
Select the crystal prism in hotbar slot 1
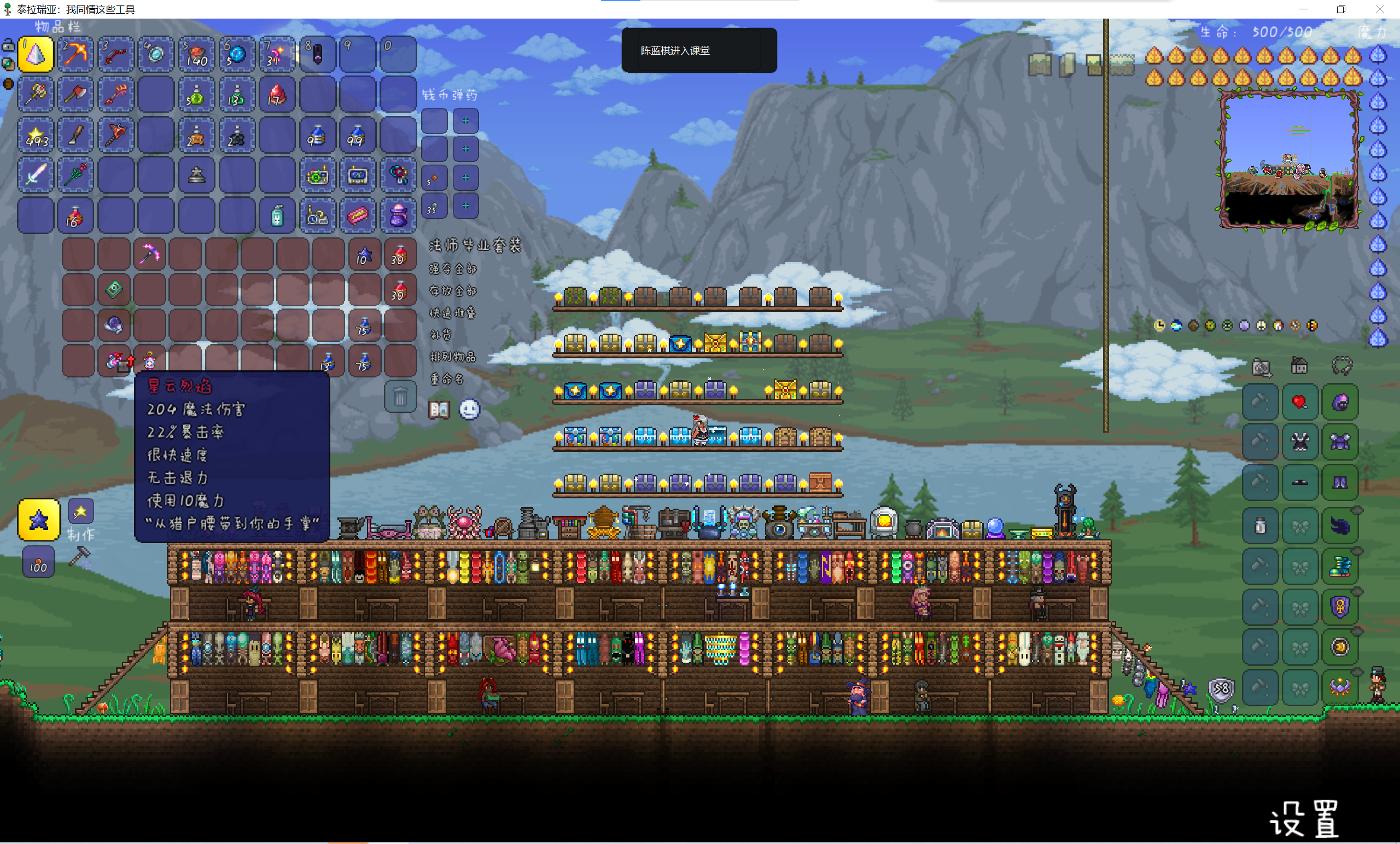[x=36, y=55]
